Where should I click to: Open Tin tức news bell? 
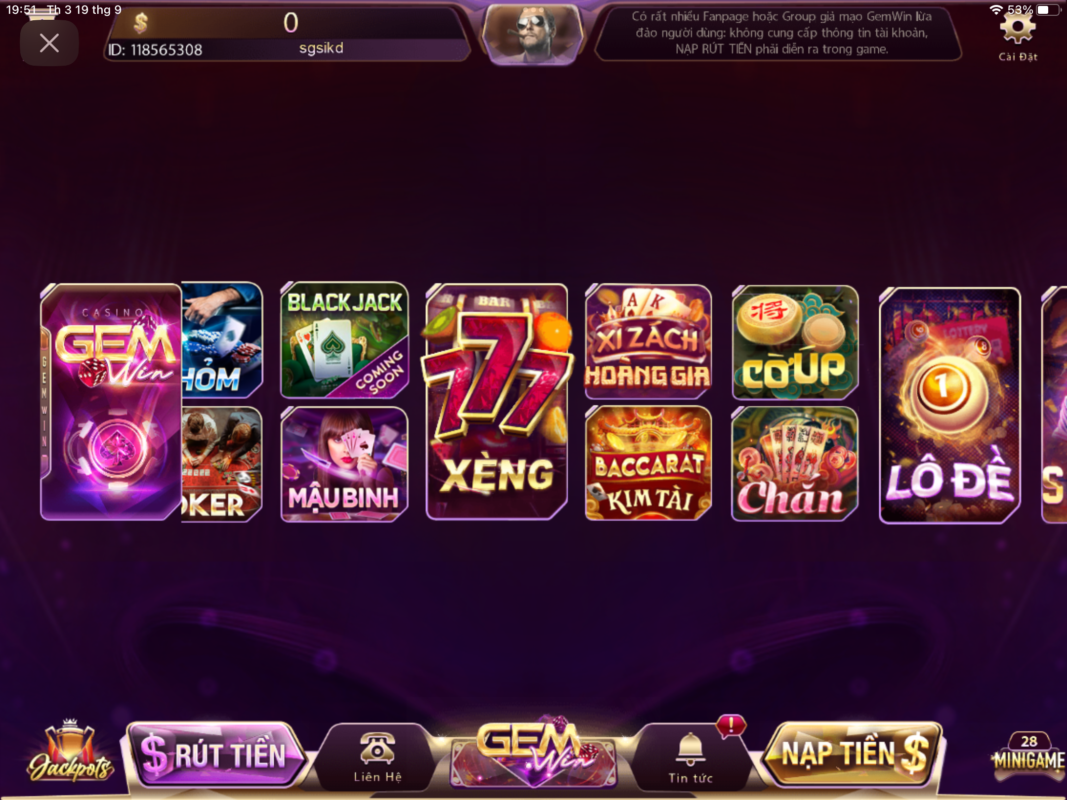[x=689, y=757]
